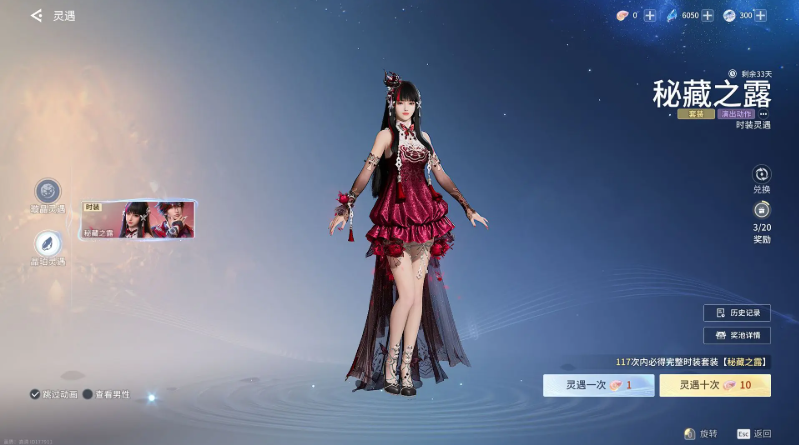Open the 3/20 奖励 reward chest

click(761, 211)
